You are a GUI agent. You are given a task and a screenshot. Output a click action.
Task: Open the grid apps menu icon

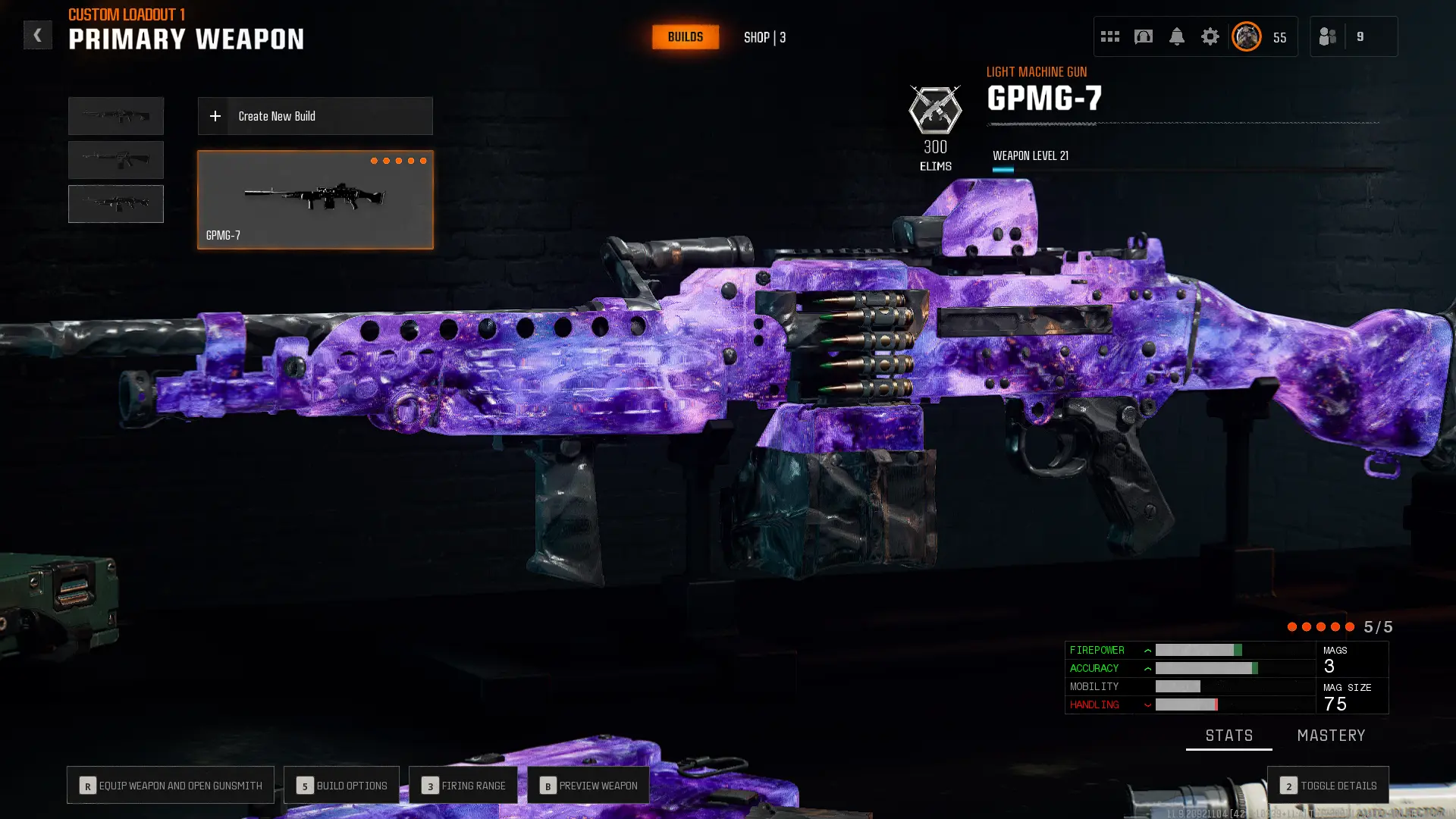pyautogui.click(x=1110, y=36)
